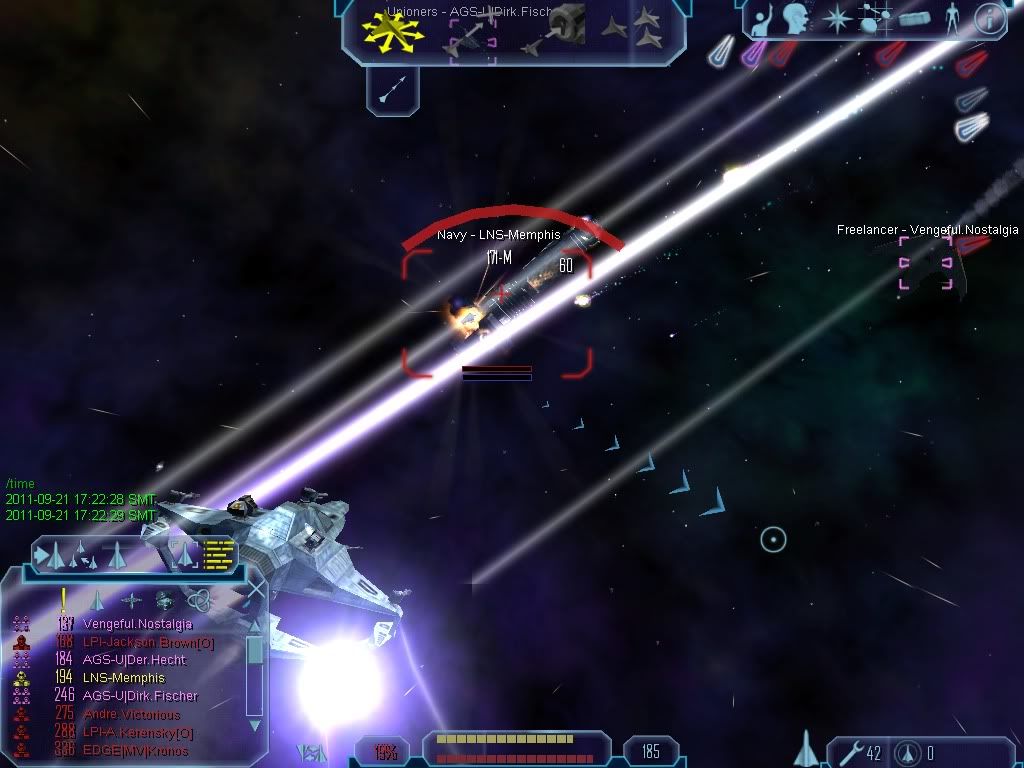Open the nav map star icon
This screenshot has height=768, width=1024.
coord(835,19)
